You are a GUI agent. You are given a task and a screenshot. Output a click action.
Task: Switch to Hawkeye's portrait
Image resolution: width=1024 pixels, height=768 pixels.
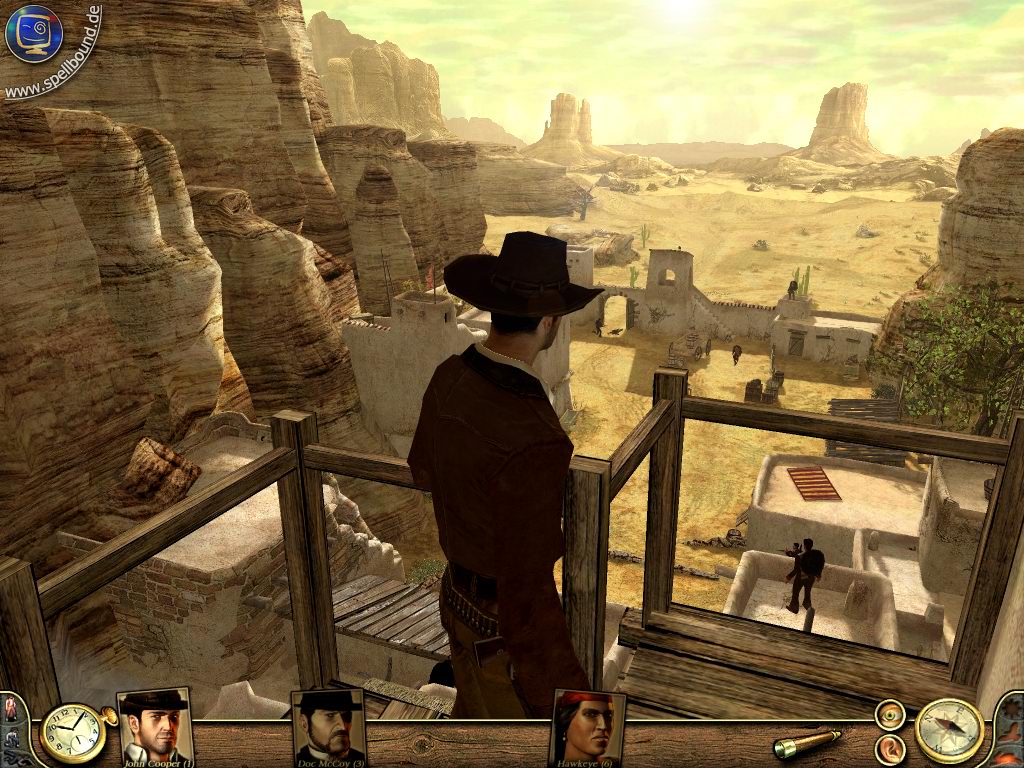coord(588,725)
